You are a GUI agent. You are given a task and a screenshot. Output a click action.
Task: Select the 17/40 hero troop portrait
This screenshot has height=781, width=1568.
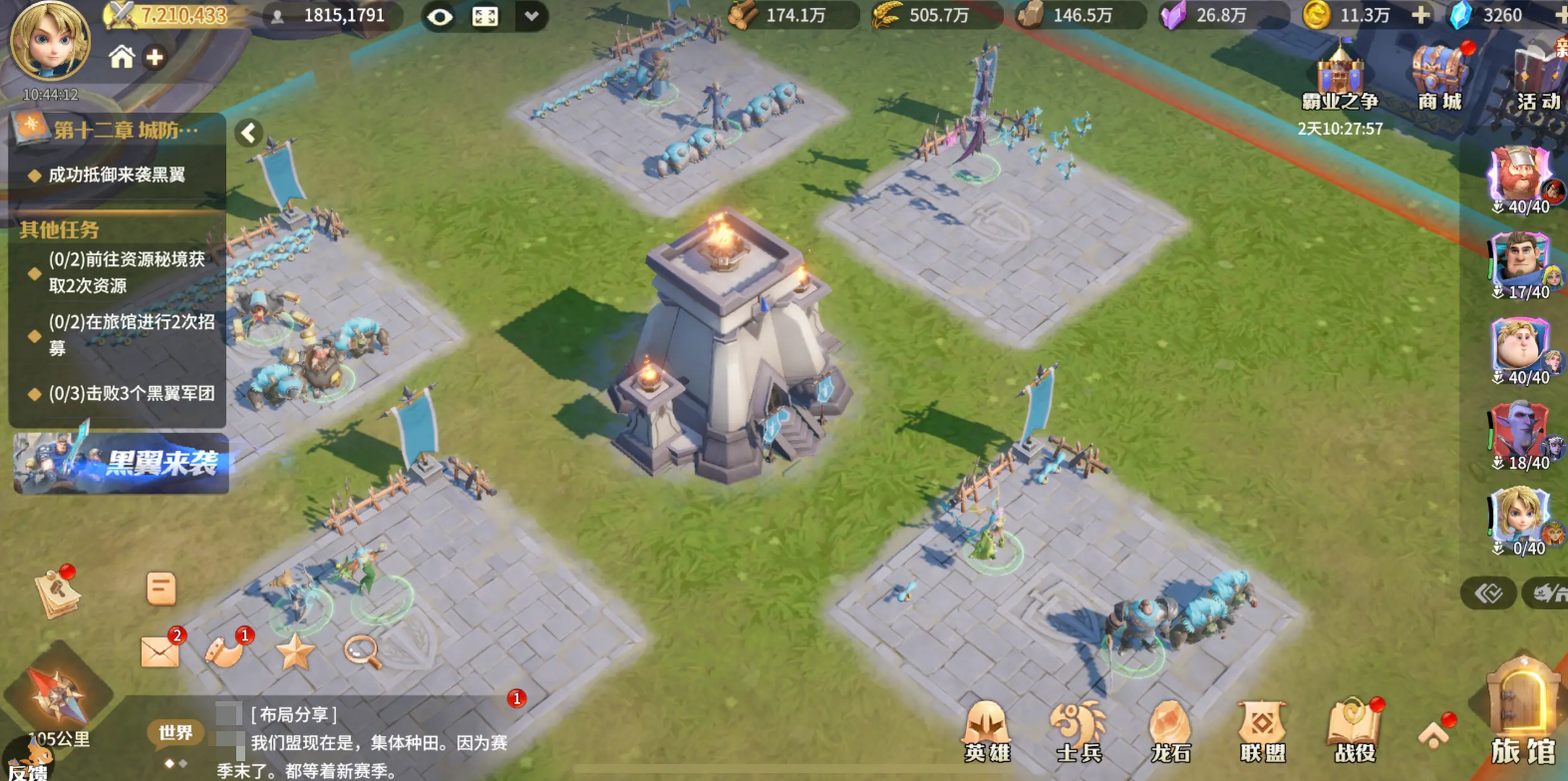pyautogui.click(x=1521, y=263)
